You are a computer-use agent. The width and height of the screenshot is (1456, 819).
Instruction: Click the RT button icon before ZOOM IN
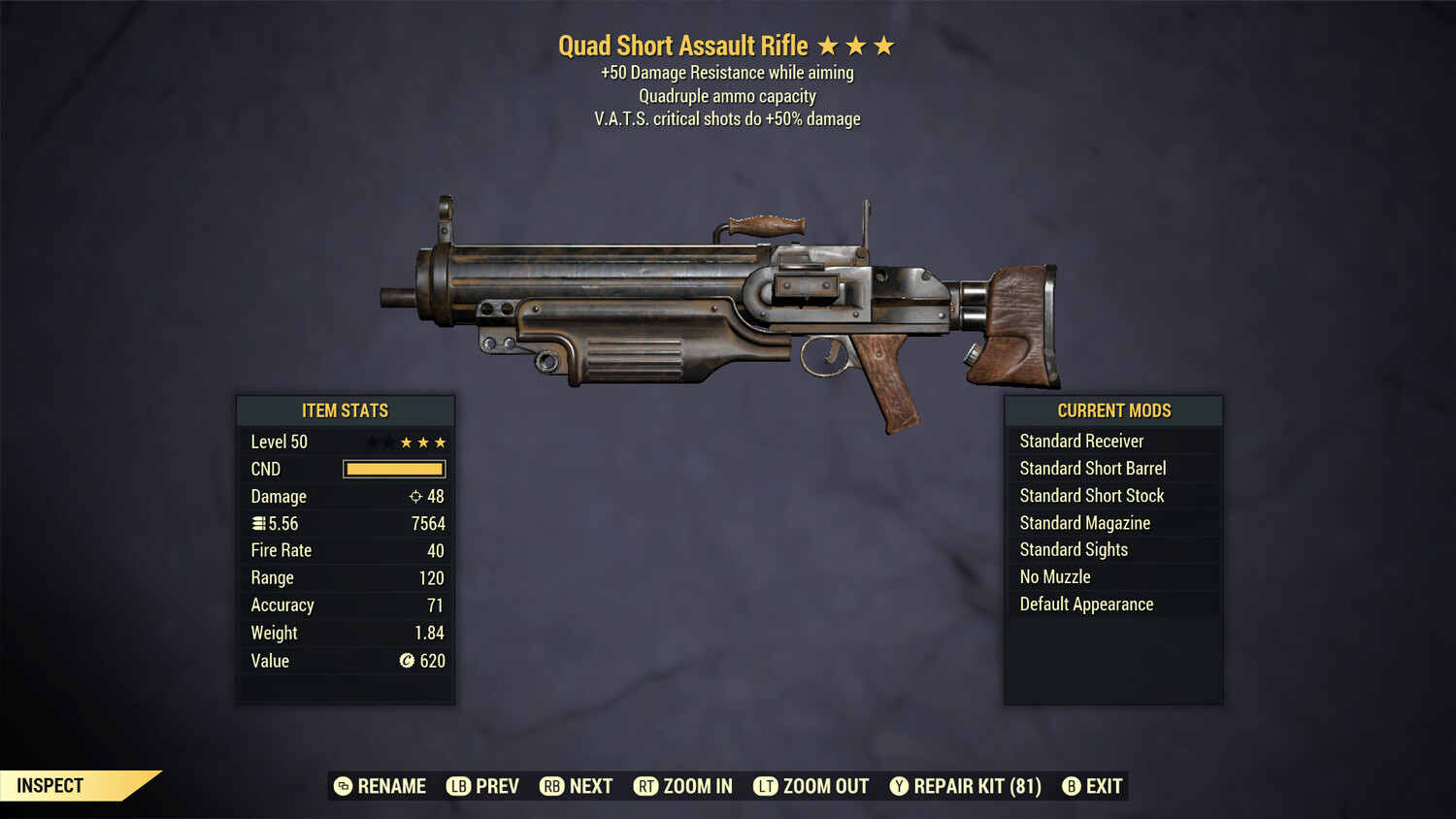[x=645, y=786]
